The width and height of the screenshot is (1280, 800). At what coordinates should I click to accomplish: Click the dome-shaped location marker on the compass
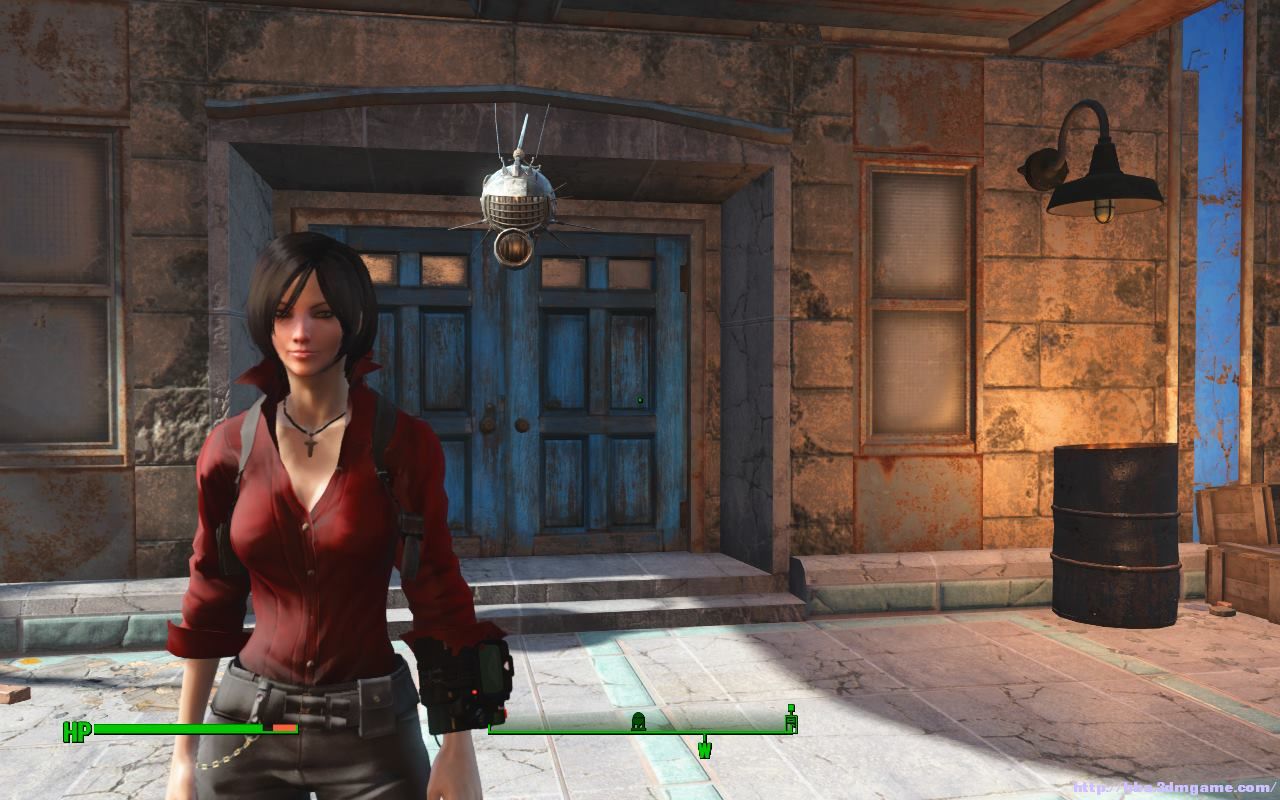[637, 720]
